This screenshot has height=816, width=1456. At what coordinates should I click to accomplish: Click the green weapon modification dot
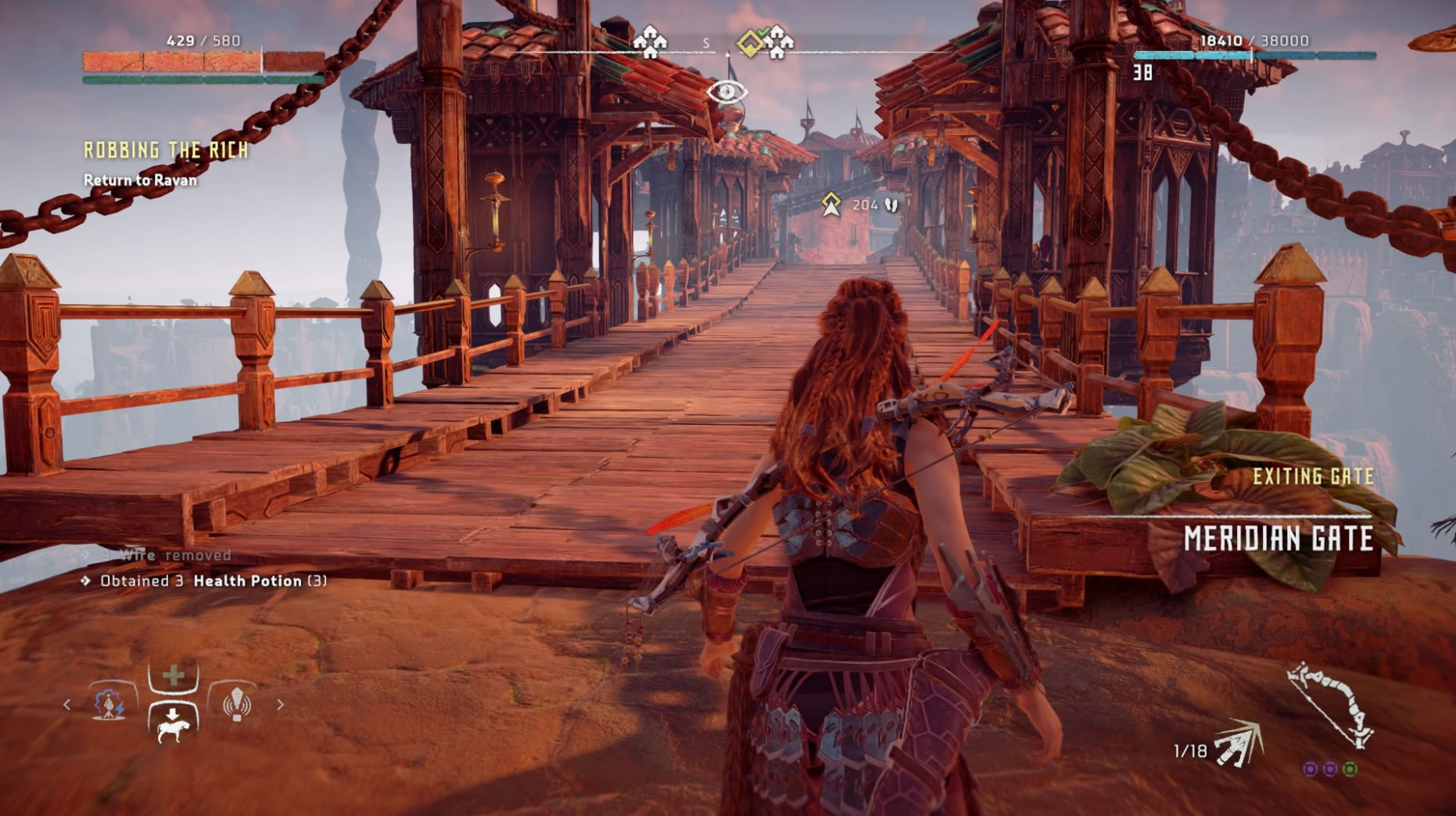[1350, 770]
